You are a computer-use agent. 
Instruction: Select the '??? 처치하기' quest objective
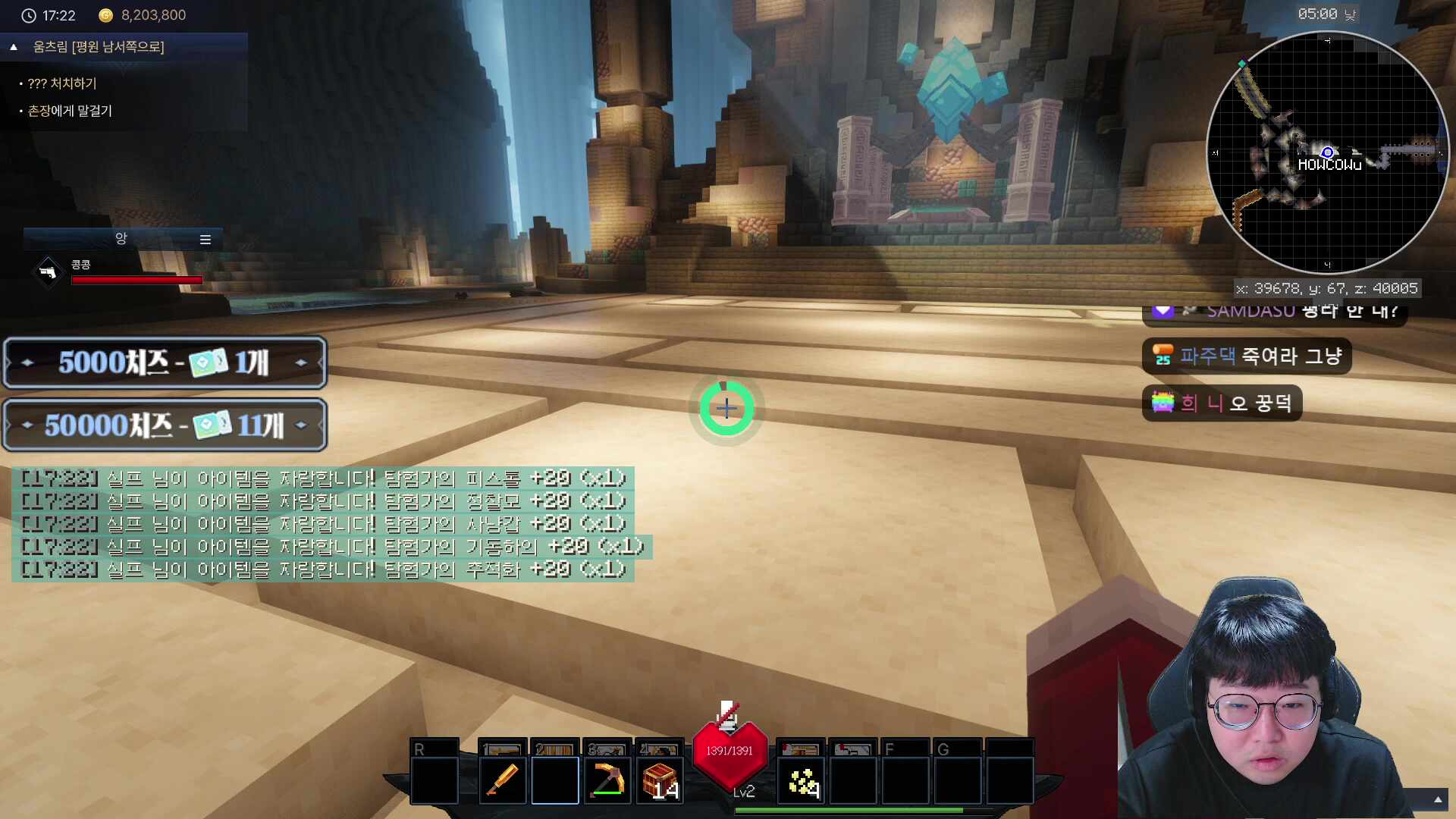pos(62,83)
